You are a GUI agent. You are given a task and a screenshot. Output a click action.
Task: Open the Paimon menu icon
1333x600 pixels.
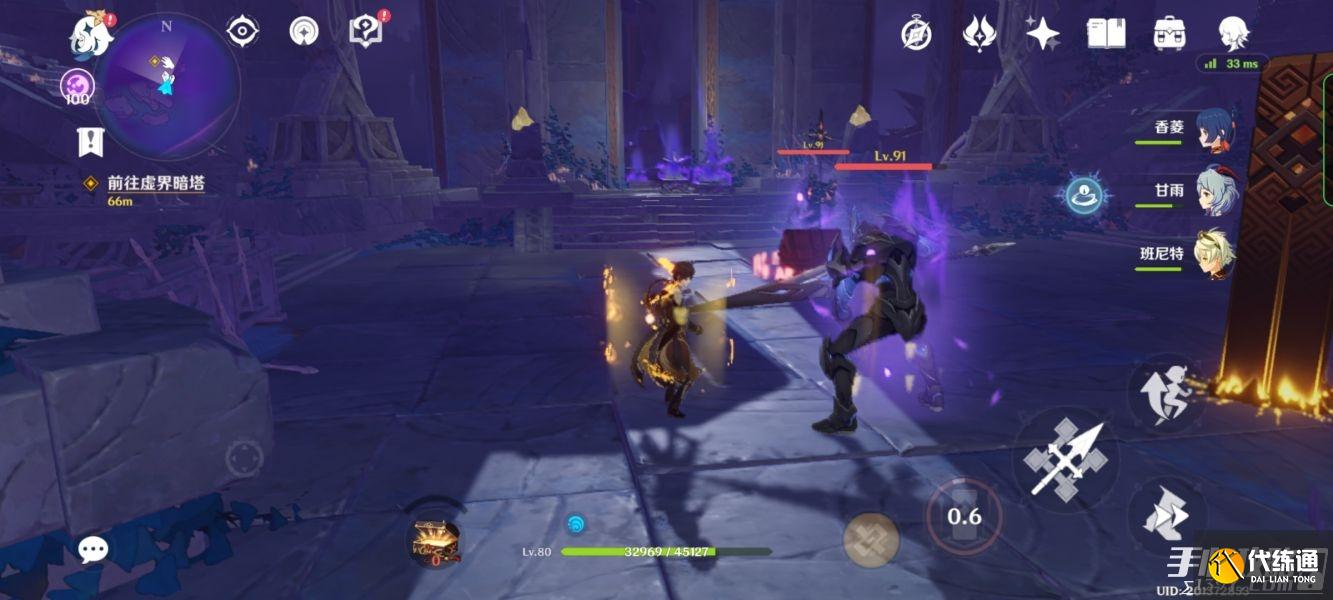click(90, 37)
